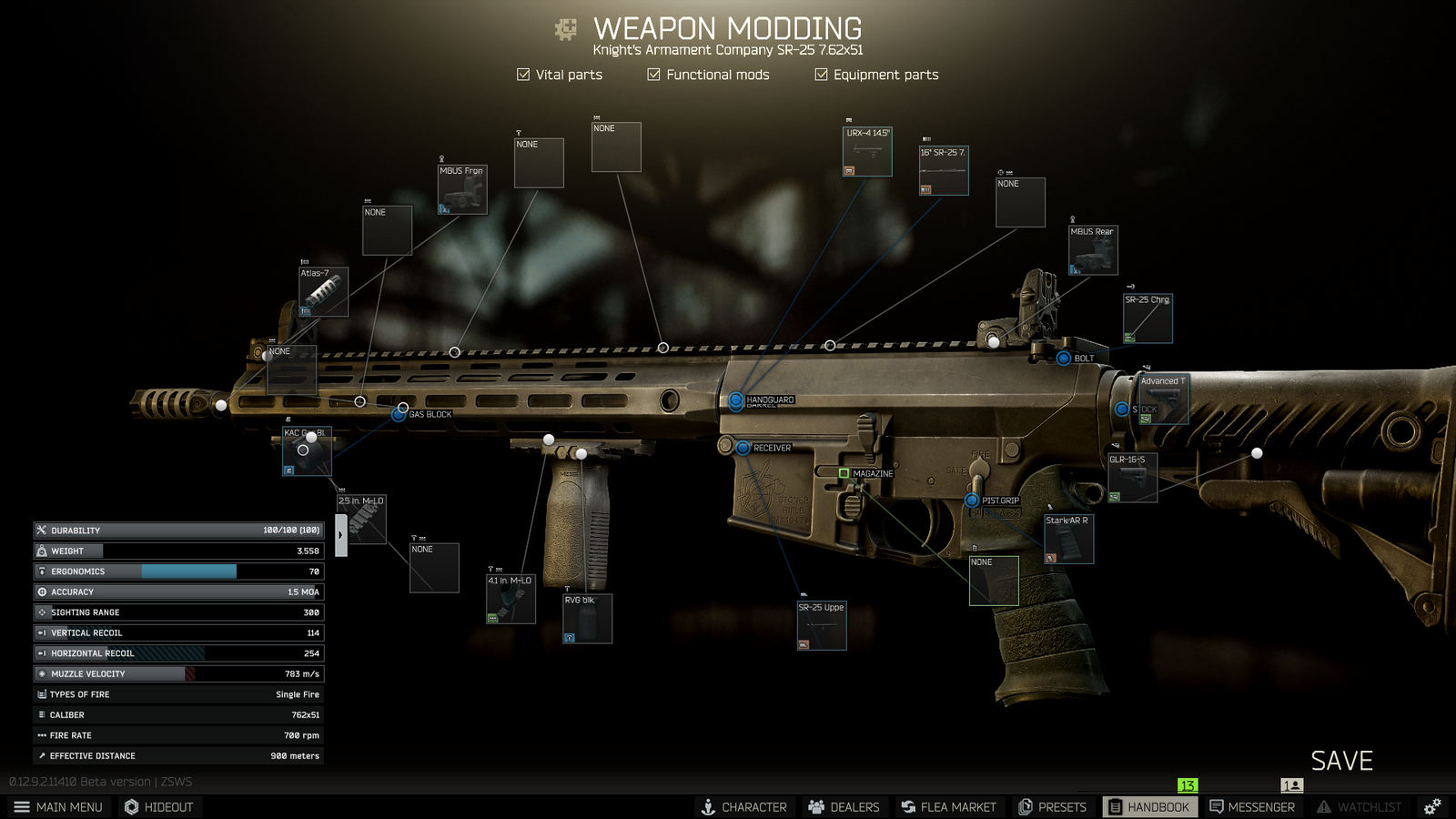Select the MBUS Rear sight slot
1456x819 pixels.
pyautogui.click(x=1092, y=249)
